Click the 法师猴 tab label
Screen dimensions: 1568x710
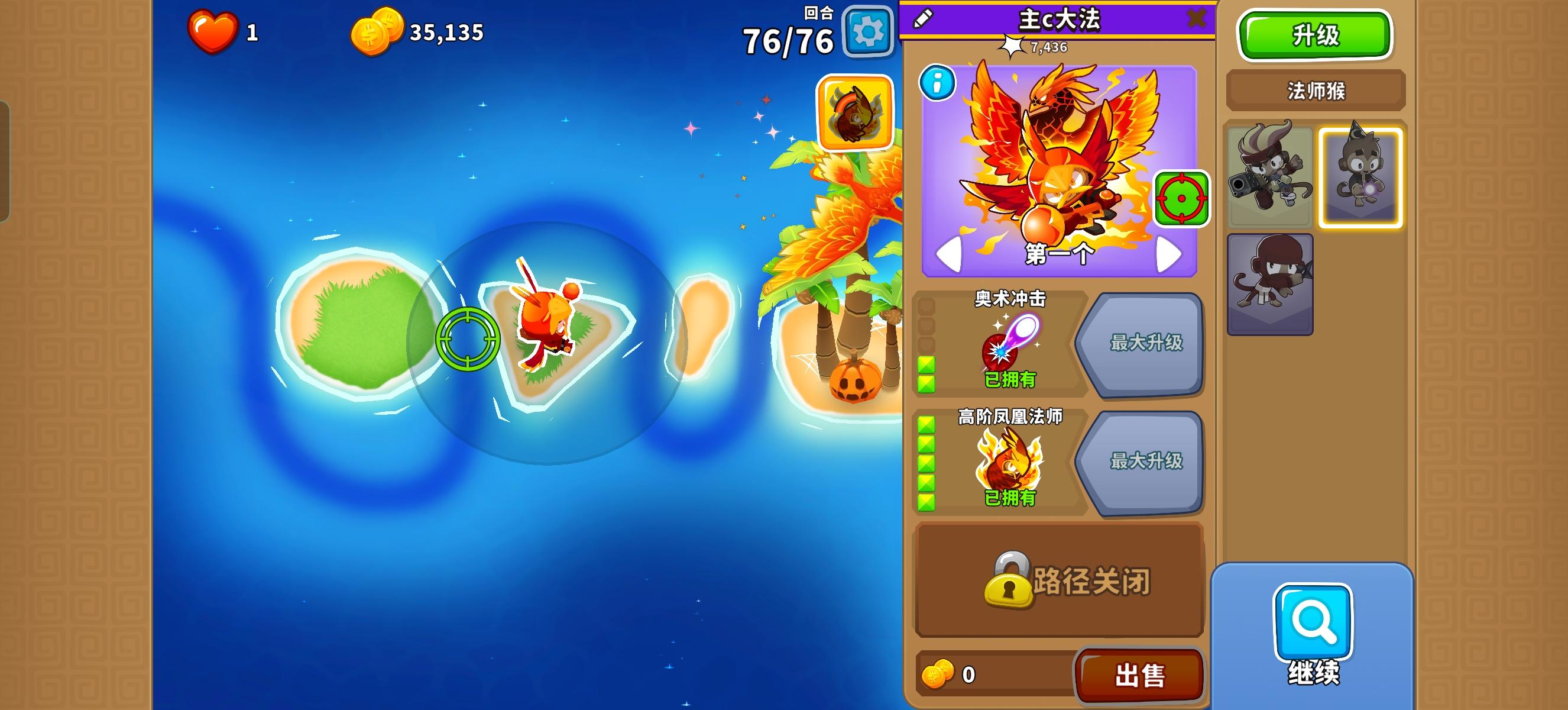click(1316, 90)
